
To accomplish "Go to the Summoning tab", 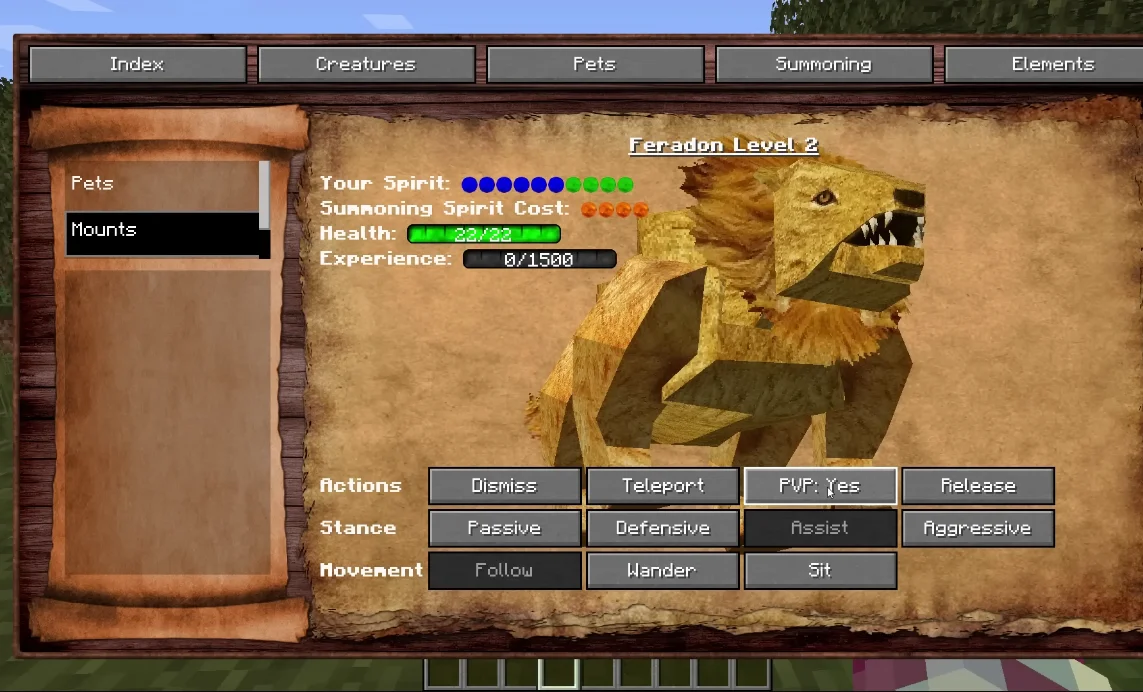I will 824,64.
